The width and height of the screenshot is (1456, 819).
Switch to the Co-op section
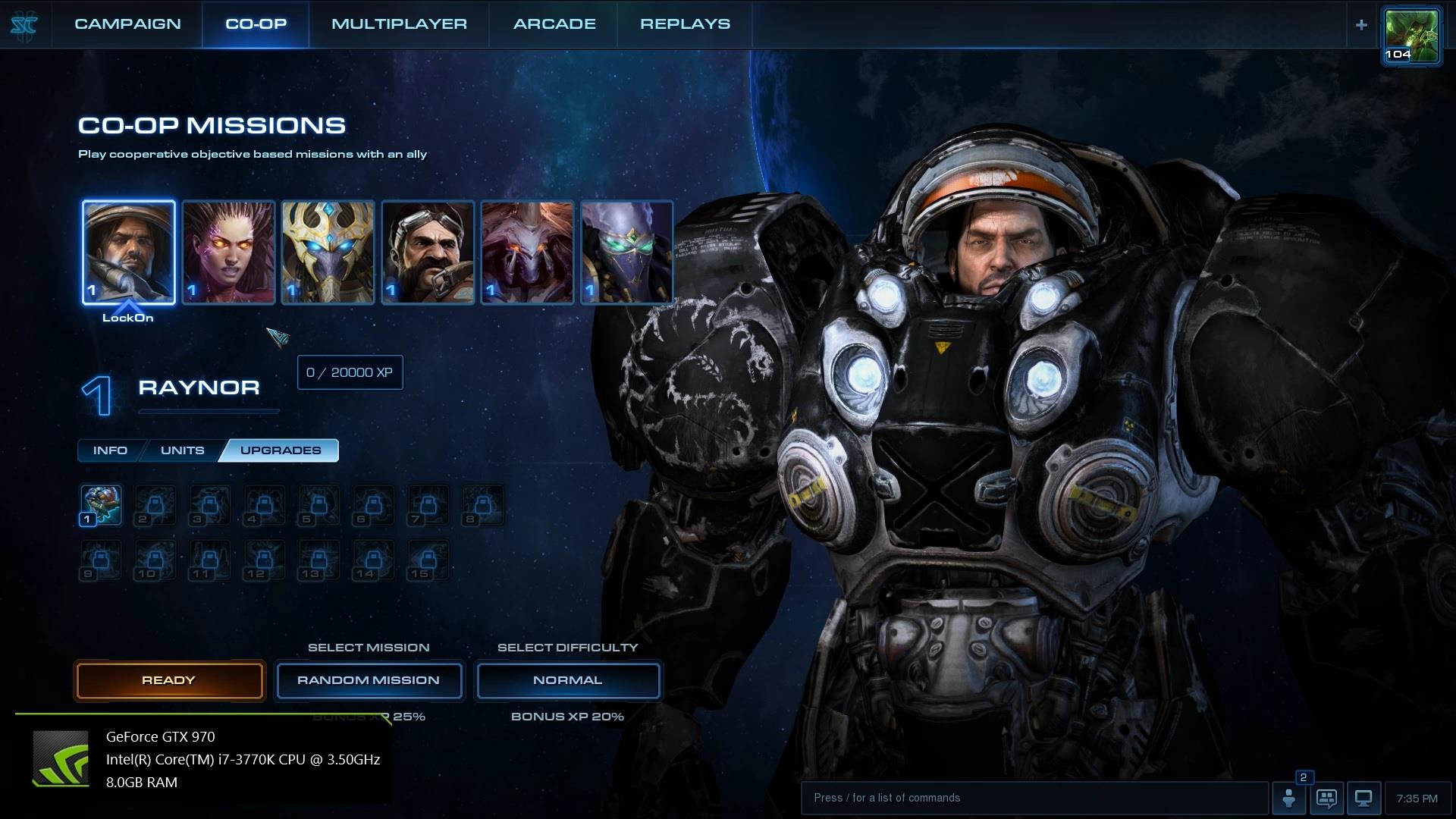tap(256, 24)
